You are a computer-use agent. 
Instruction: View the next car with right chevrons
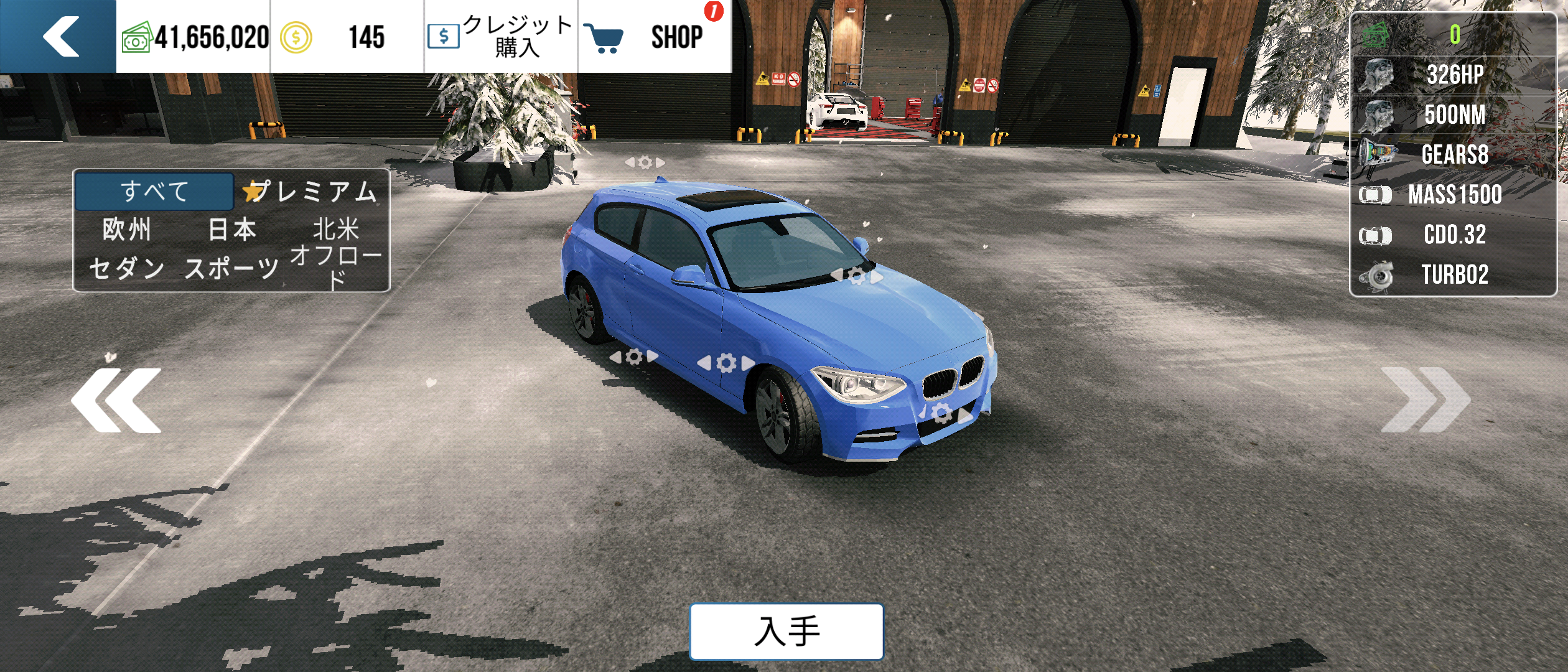click(x=1425, y=400)
